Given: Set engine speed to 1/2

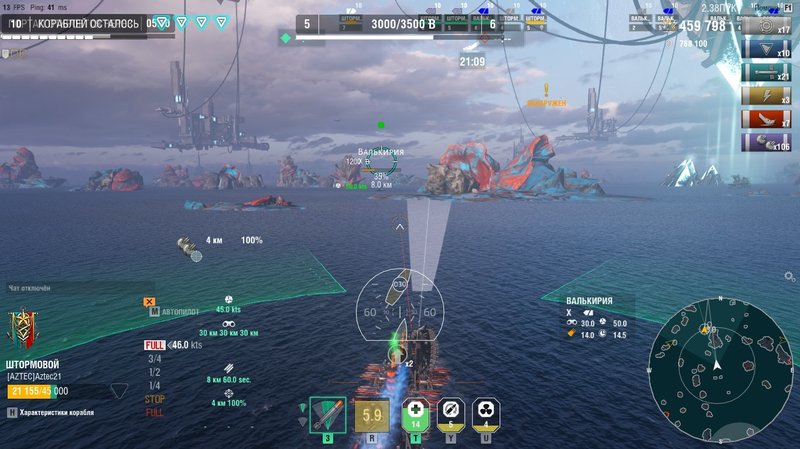Looking at the screenshot, I should point(154,372).
